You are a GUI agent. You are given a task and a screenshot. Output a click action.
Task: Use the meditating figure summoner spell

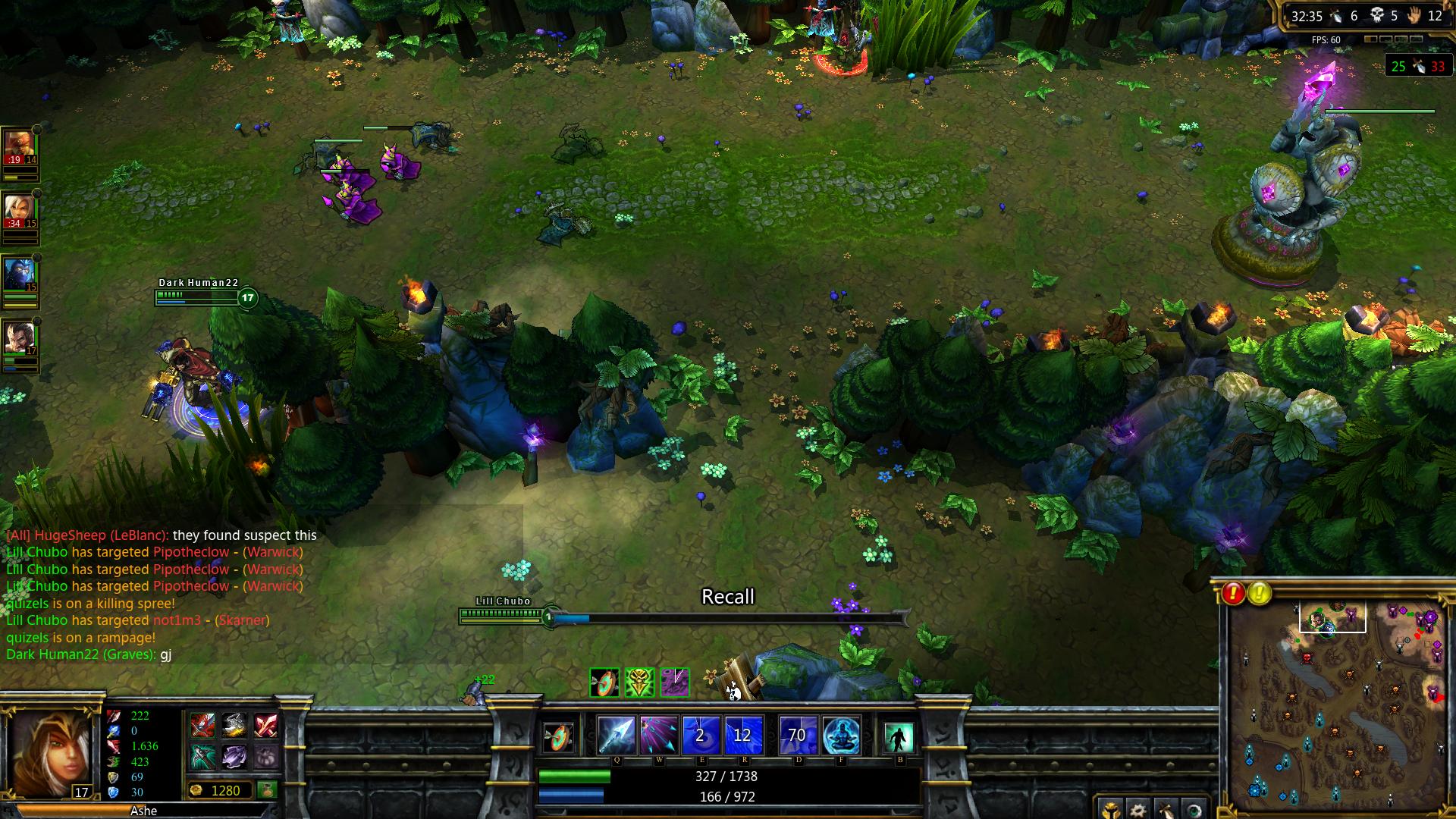(x=841, y=735)
